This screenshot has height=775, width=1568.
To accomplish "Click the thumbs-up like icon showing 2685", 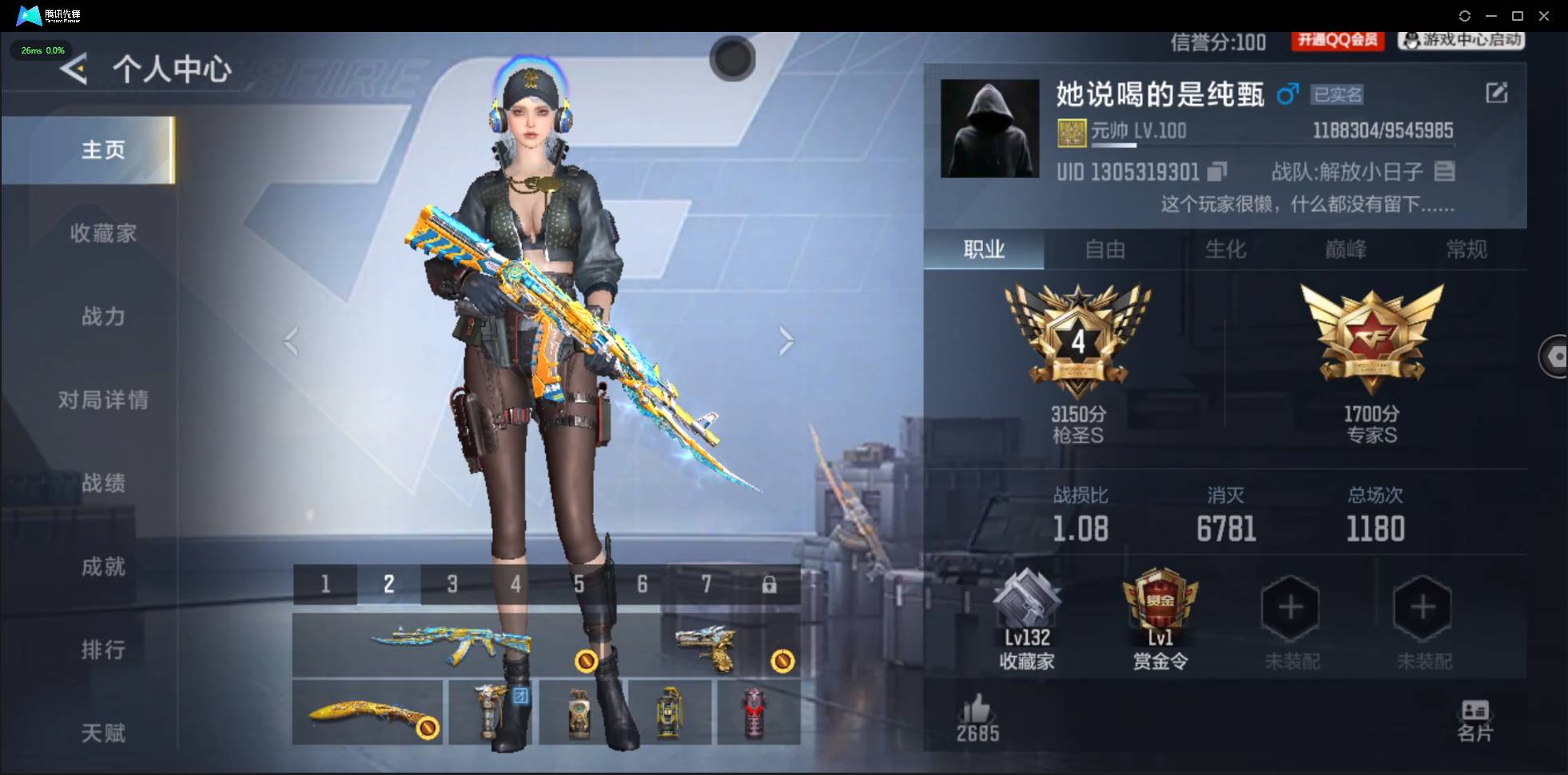I will [978, 709].
